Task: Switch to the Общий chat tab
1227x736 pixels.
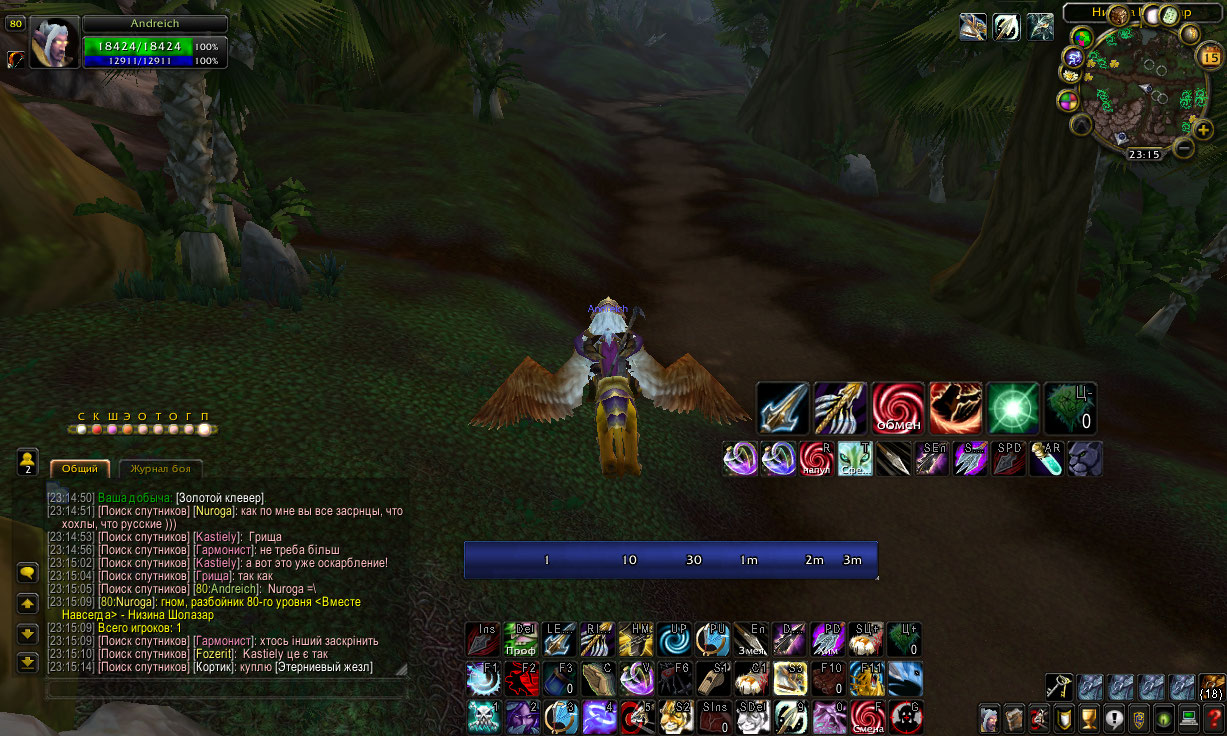Action: tap(79, 468)
